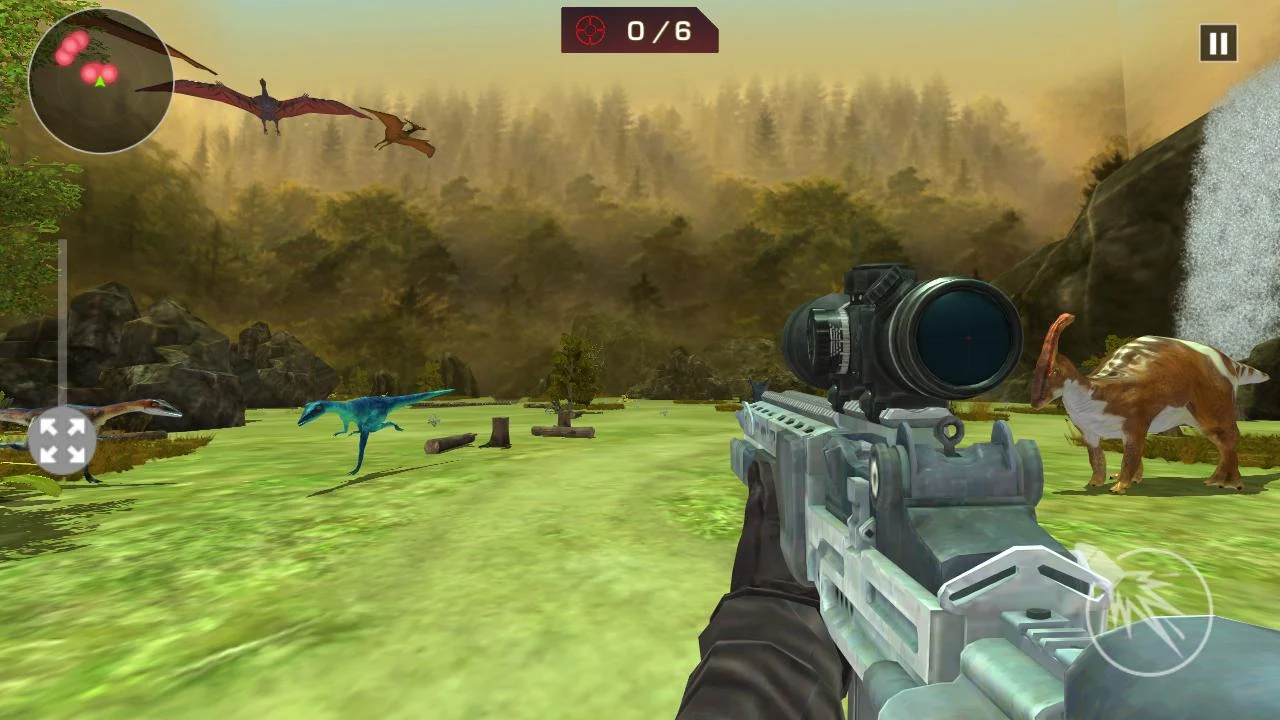Image resolution: width=1280 pixels, height=720 pixels.
Task: Click the red scope dot reticle
Action: 965,338
